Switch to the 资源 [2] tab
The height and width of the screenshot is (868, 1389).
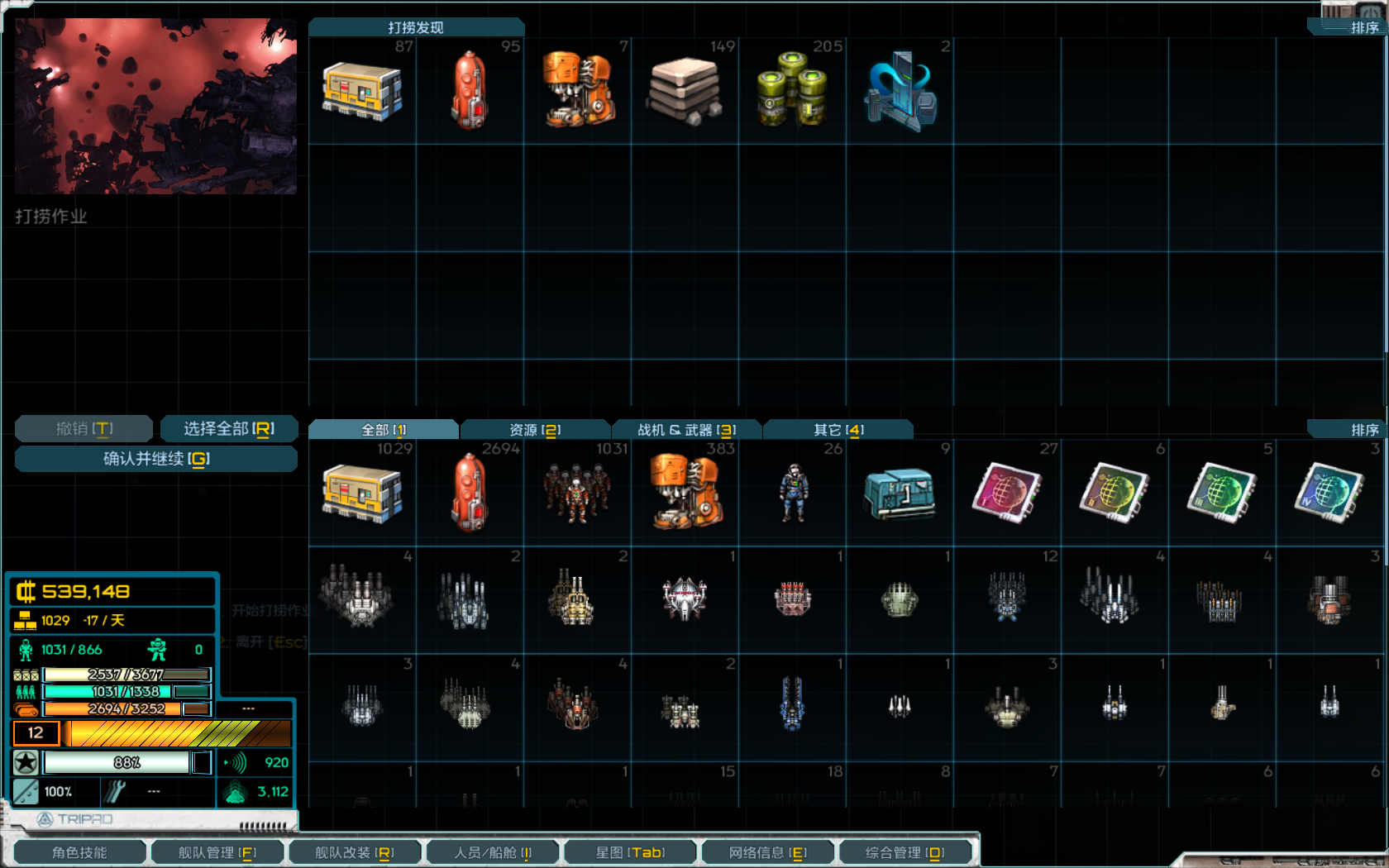point(534,429)
